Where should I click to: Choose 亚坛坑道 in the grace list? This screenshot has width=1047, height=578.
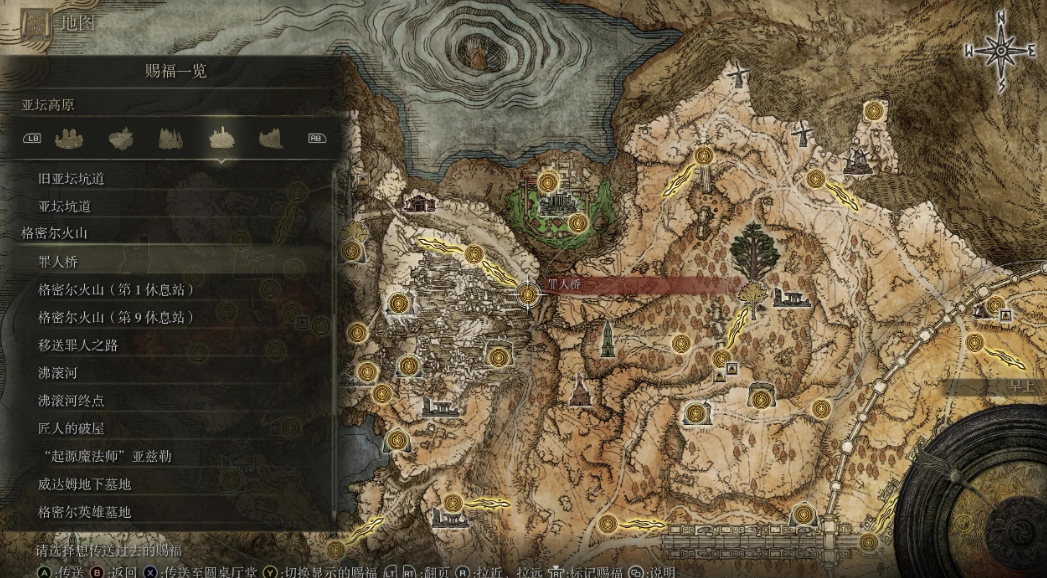64,206
